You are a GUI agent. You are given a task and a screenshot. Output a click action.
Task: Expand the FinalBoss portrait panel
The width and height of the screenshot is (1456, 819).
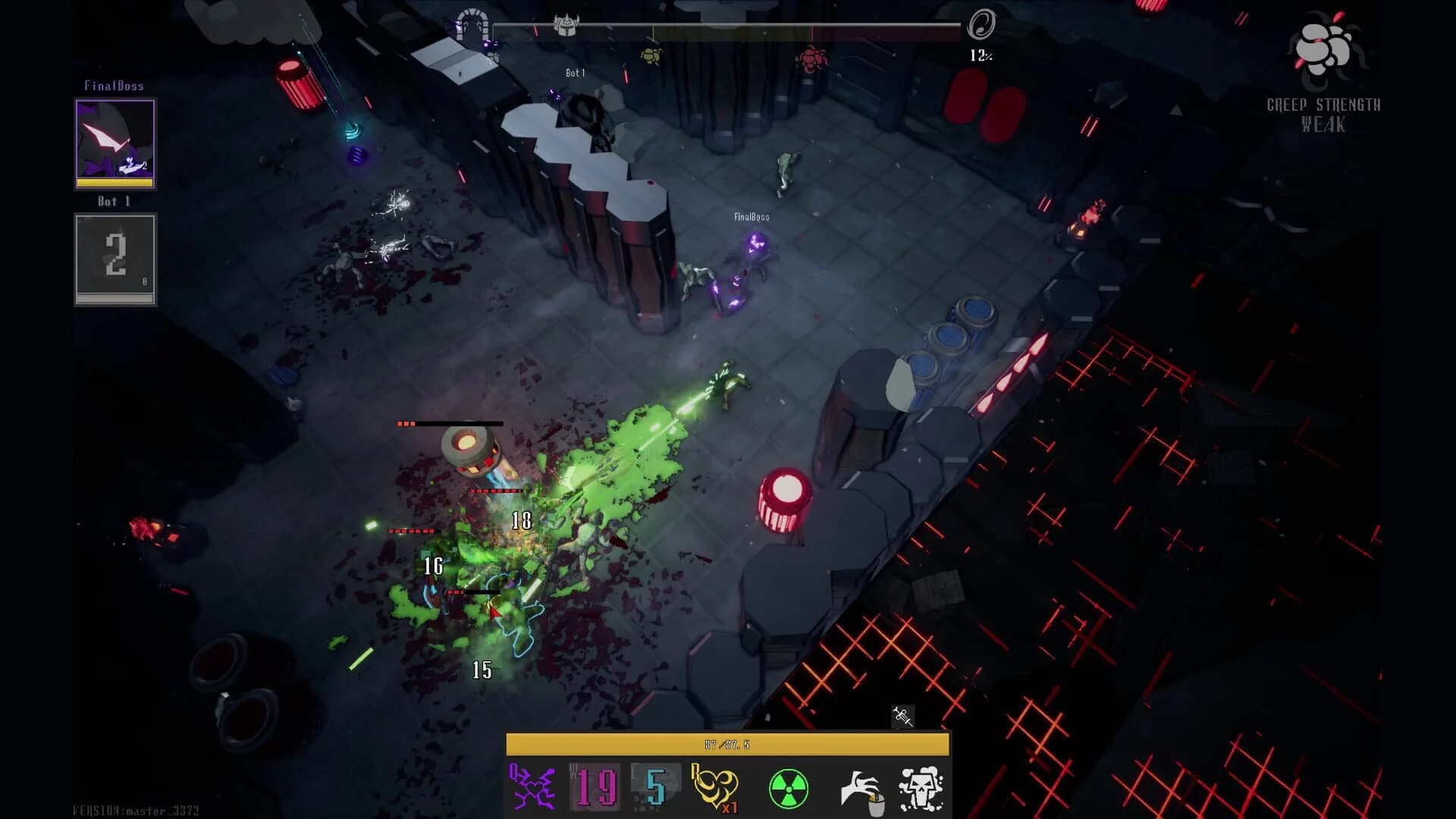point(115,143)
